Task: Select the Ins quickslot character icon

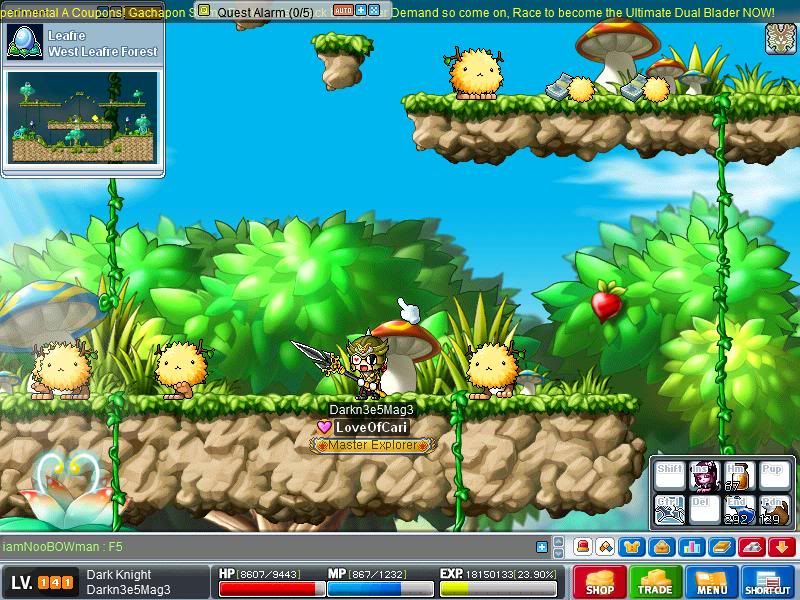Action: point(703,475)
